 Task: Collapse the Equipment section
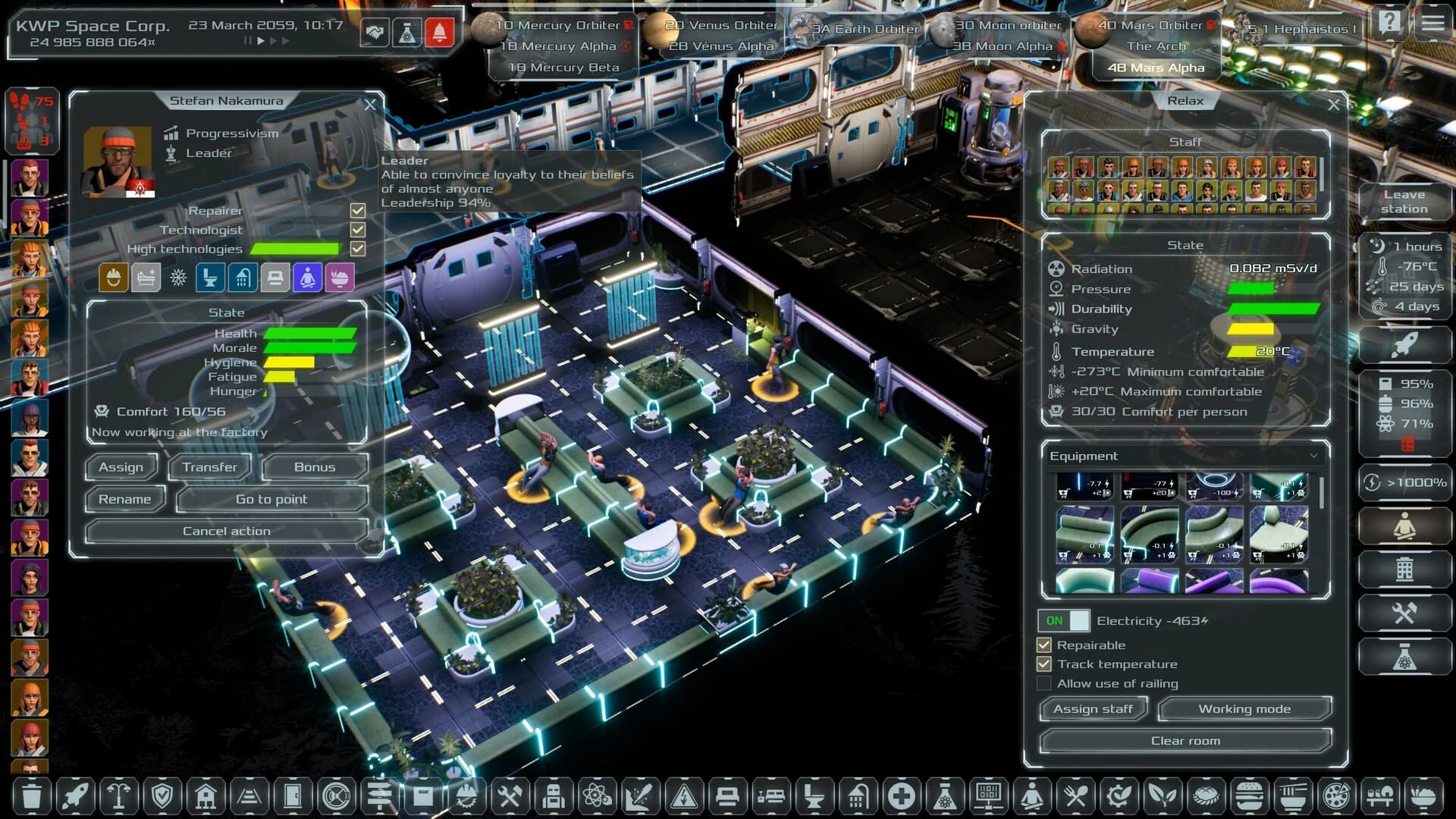pyautogui.click(x=1316, y=456)
